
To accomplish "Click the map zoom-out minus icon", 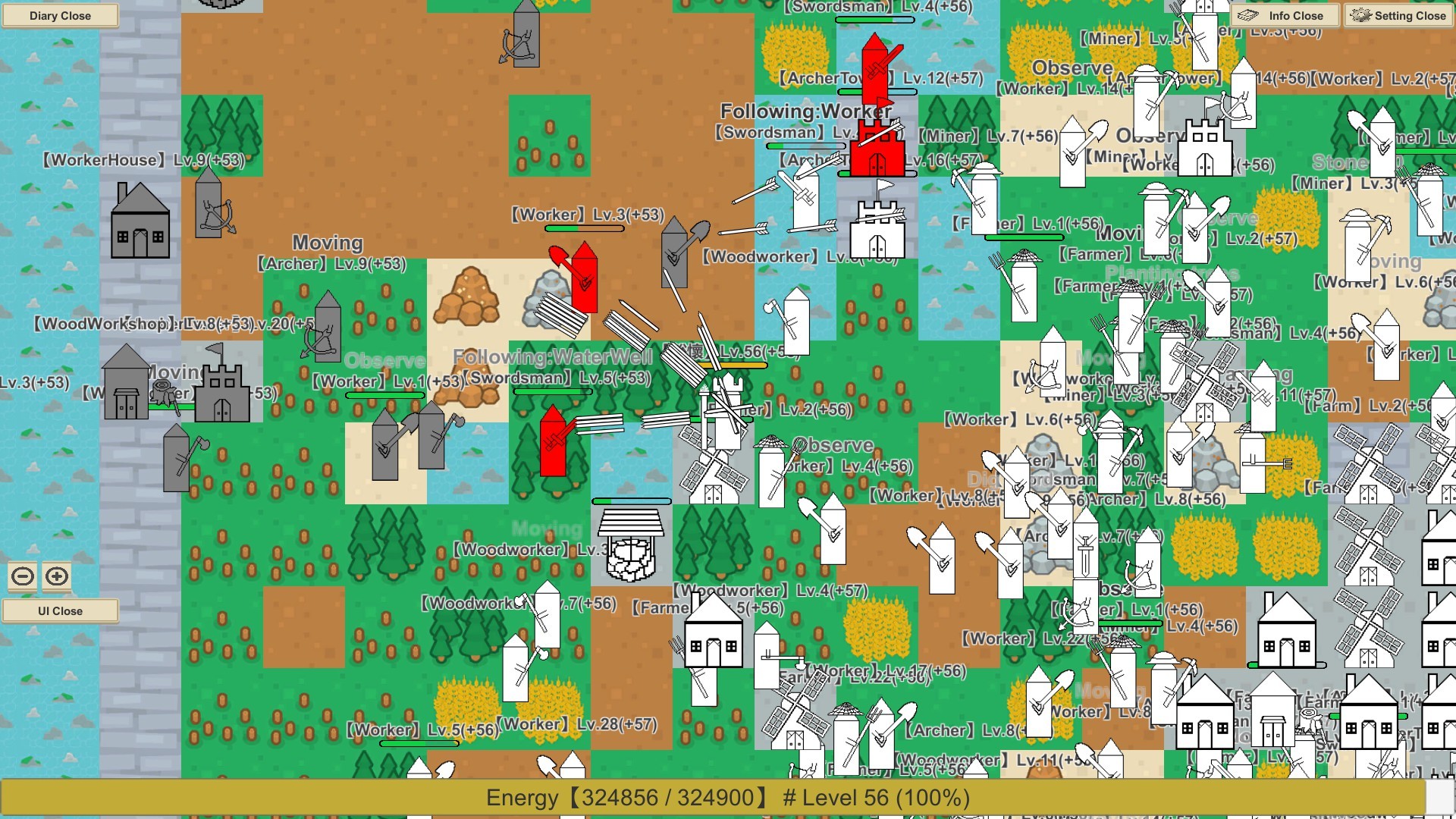I will pos(23,576).
